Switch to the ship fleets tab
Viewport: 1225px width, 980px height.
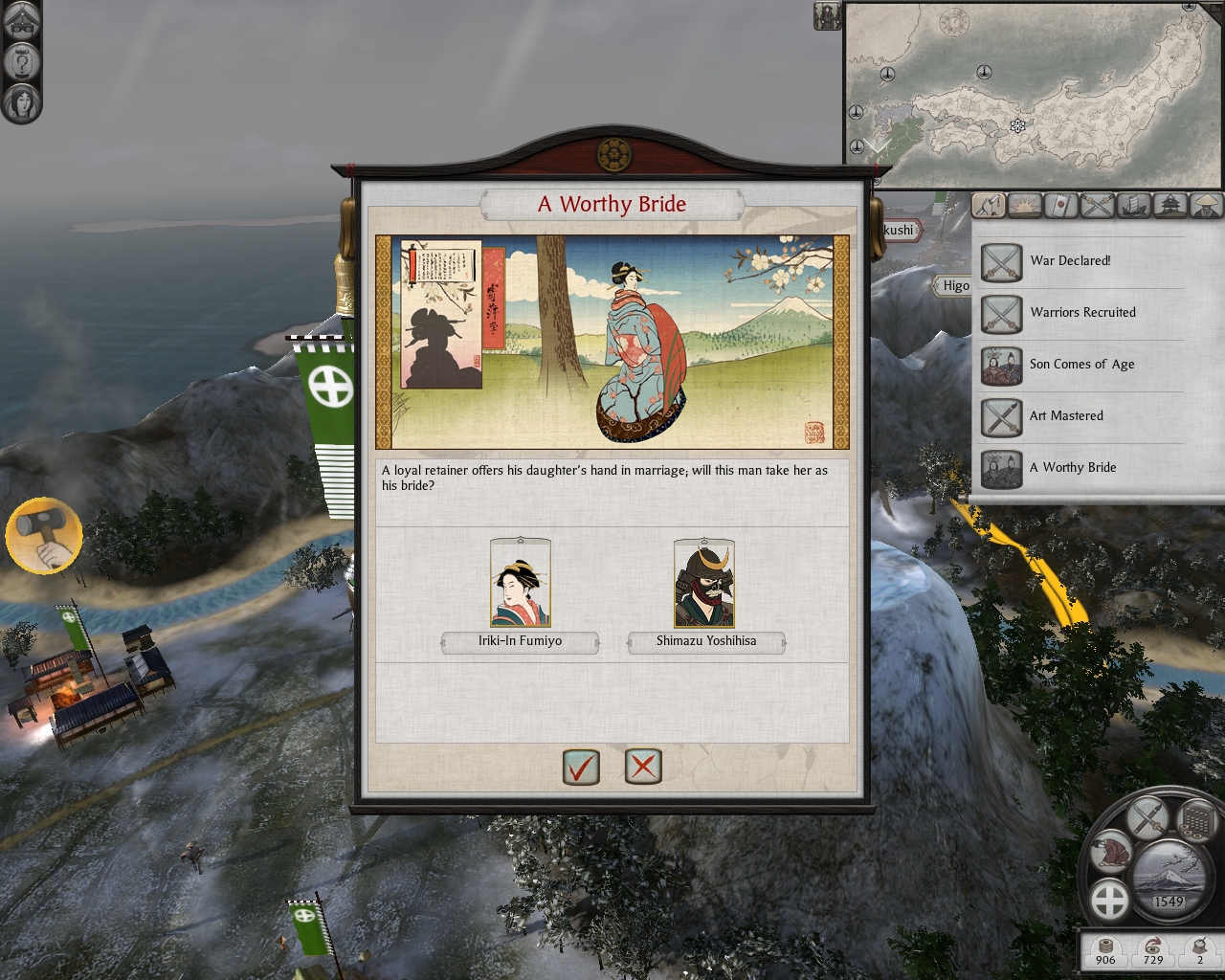point(1134,205)
